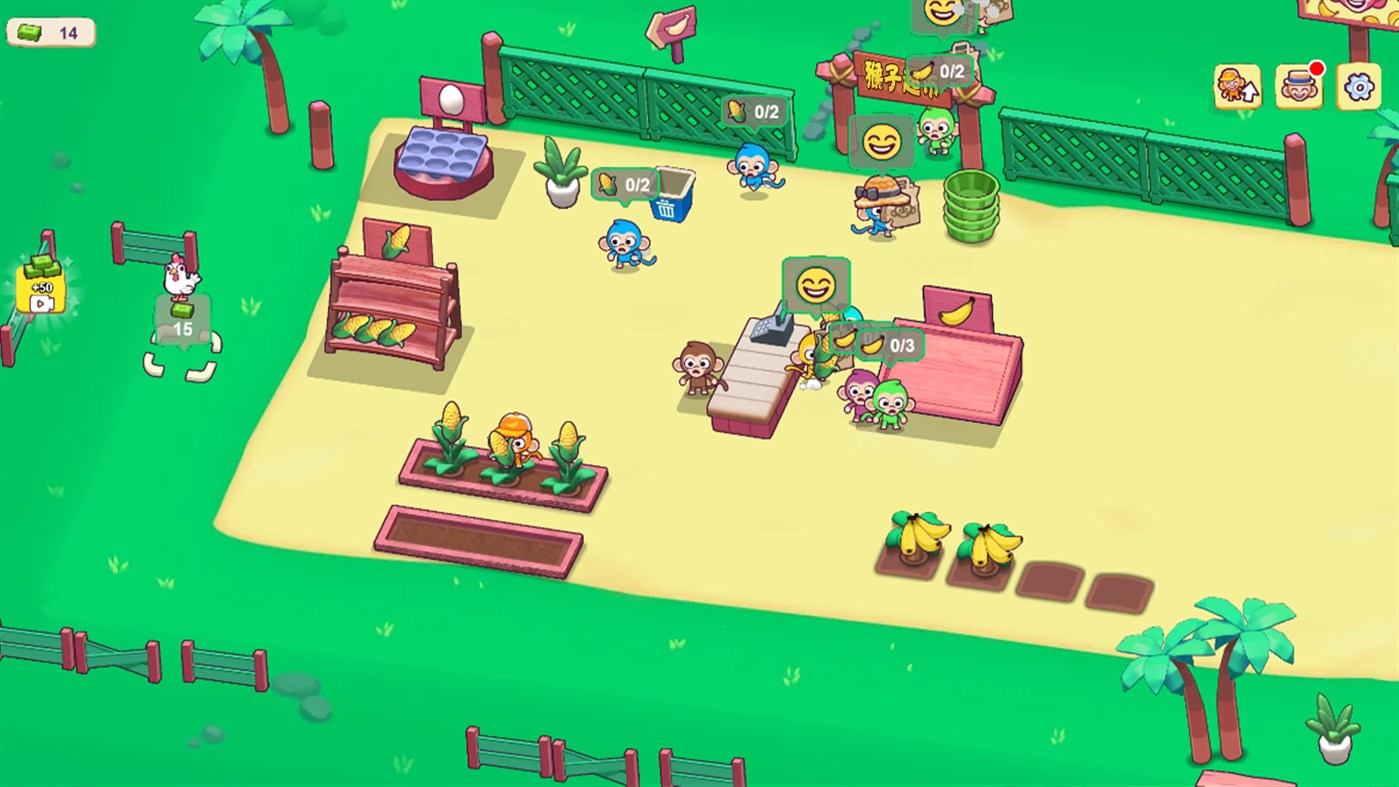Open the settings gear menu

pyautogui.click(x=1360, y=88)
